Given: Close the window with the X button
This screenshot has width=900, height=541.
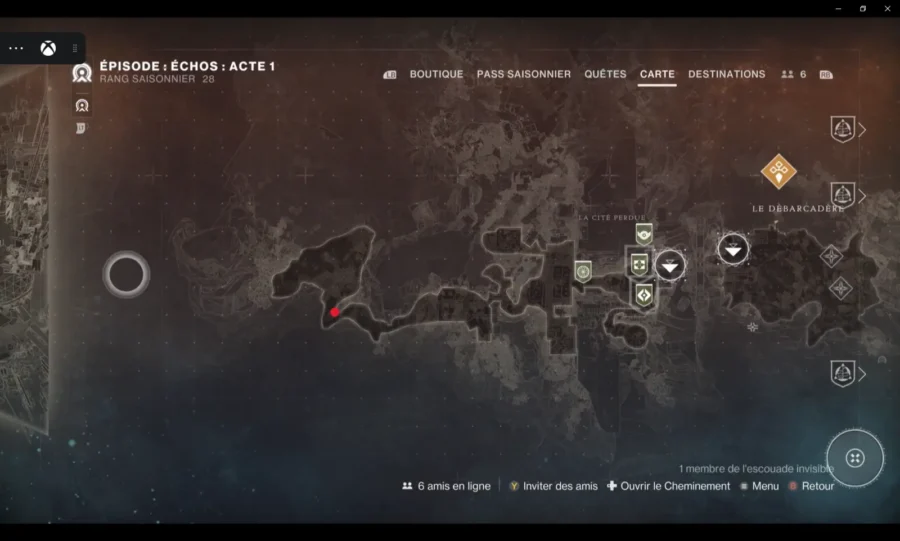Looking at the screenshot, I should (886, 8).
